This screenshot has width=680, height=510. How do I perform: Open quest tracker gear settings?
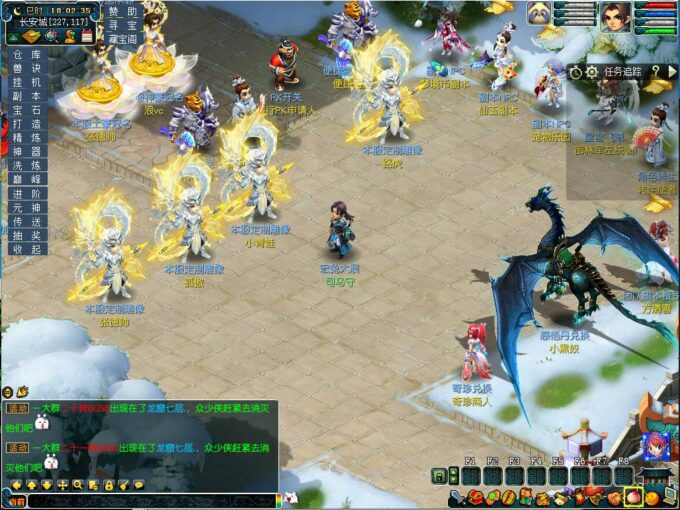(x=592, y=72)
